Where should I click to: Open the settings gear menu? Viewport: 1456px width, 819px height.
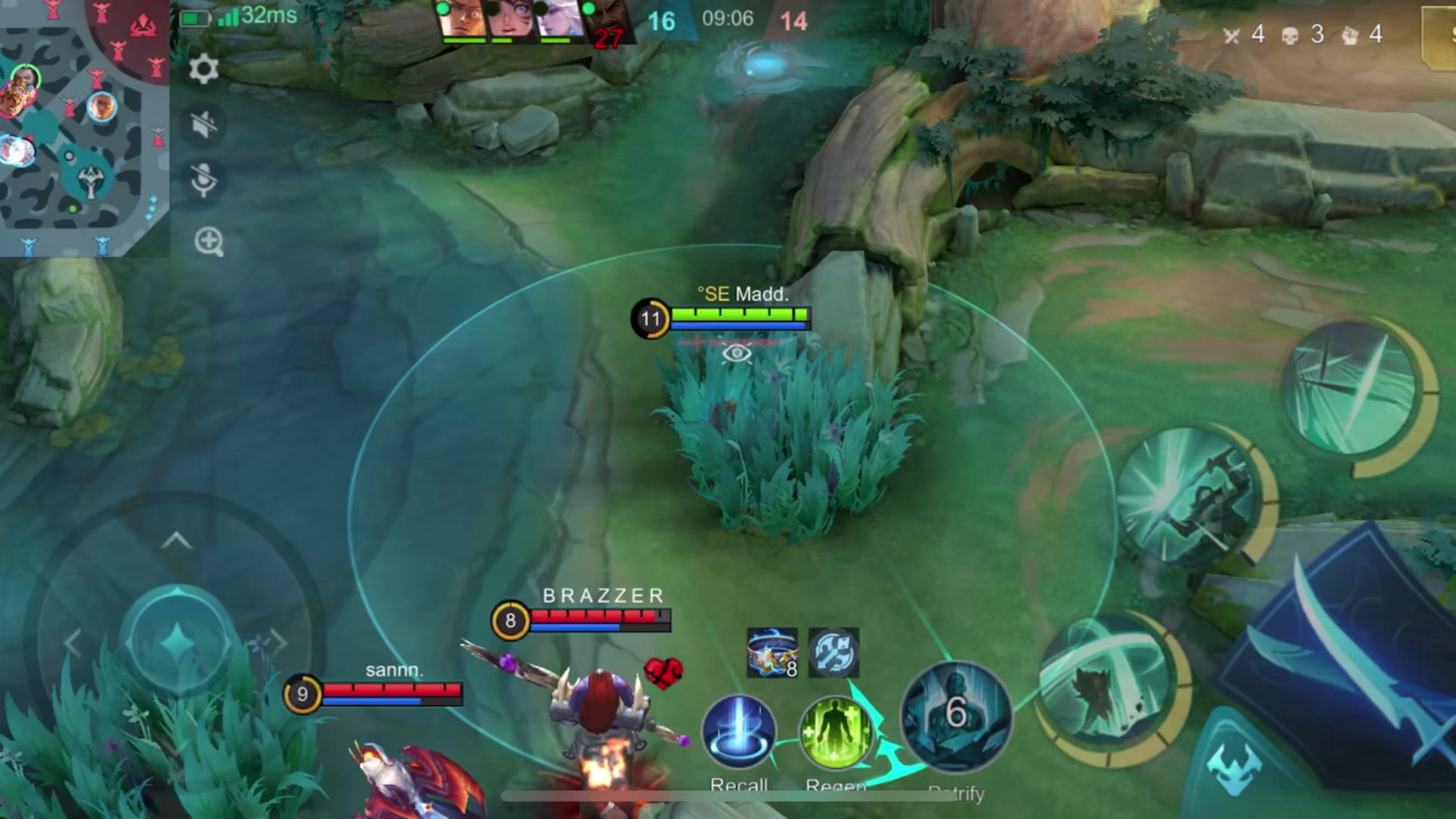(x=203, y=70)
